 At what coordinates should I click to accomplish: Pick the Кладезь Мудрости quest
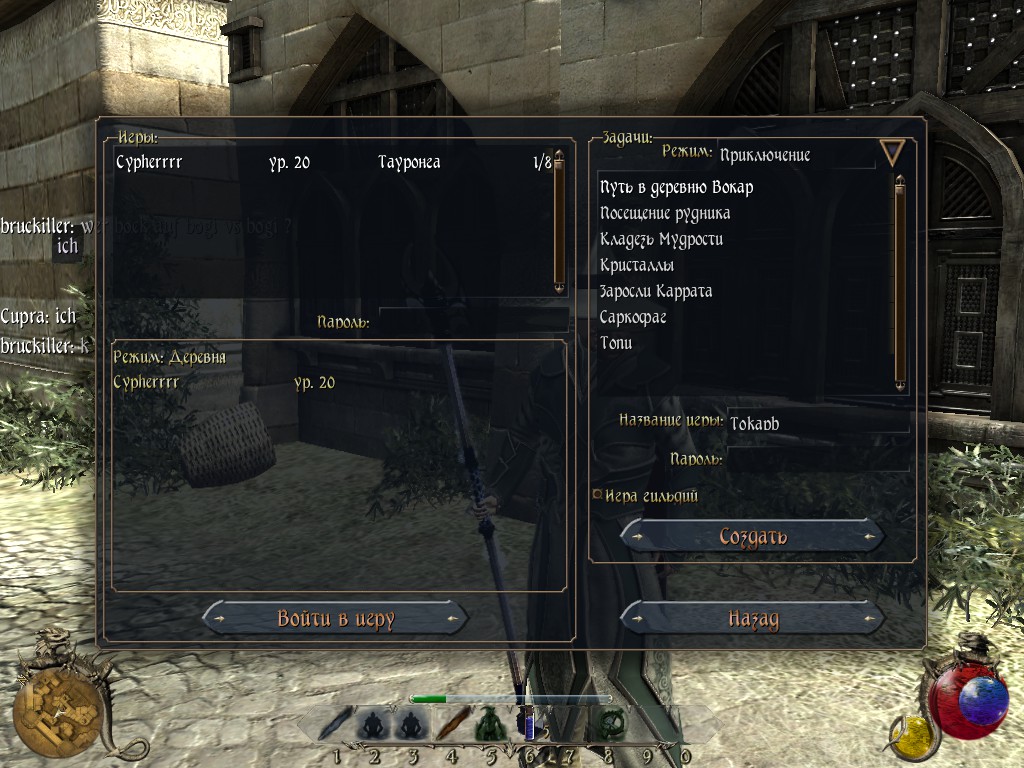(661, 239)
